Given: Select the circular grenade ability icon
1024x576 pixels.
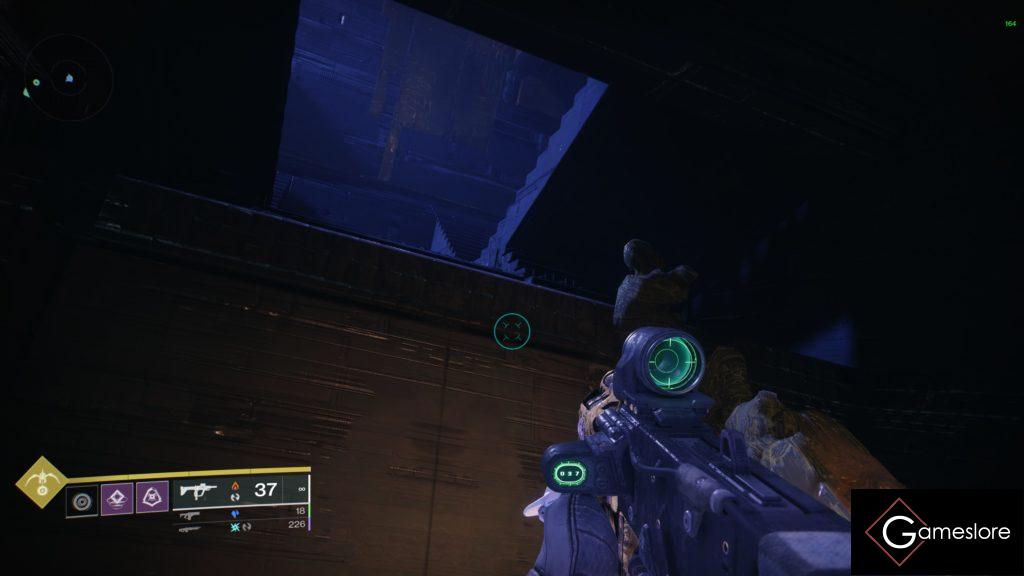Looking at the screenshot, I should pos(82,498).
